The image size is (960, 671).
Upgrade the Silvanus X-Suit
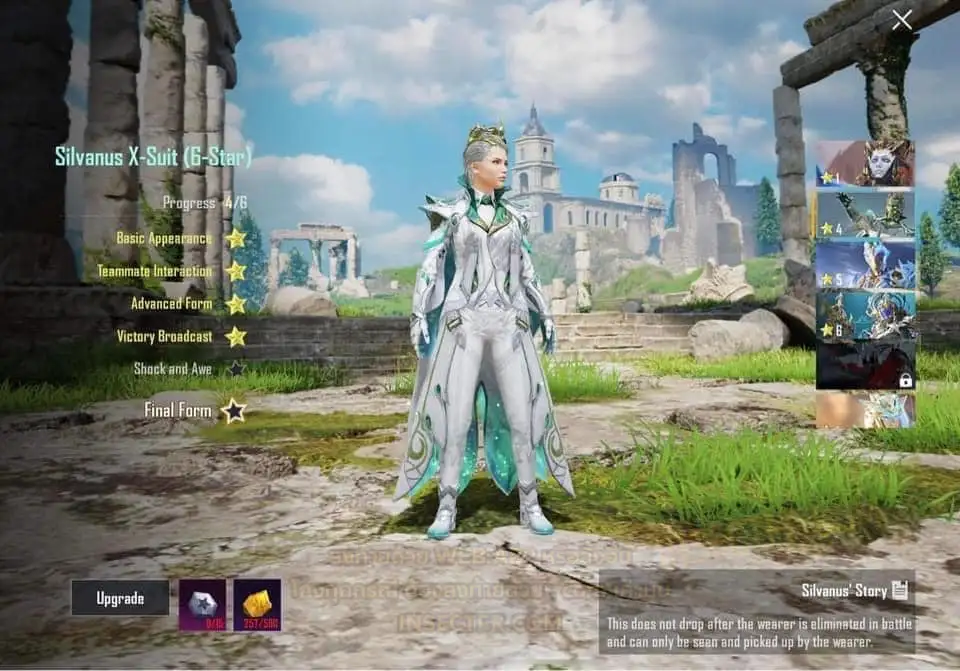(x=120, y=598)
